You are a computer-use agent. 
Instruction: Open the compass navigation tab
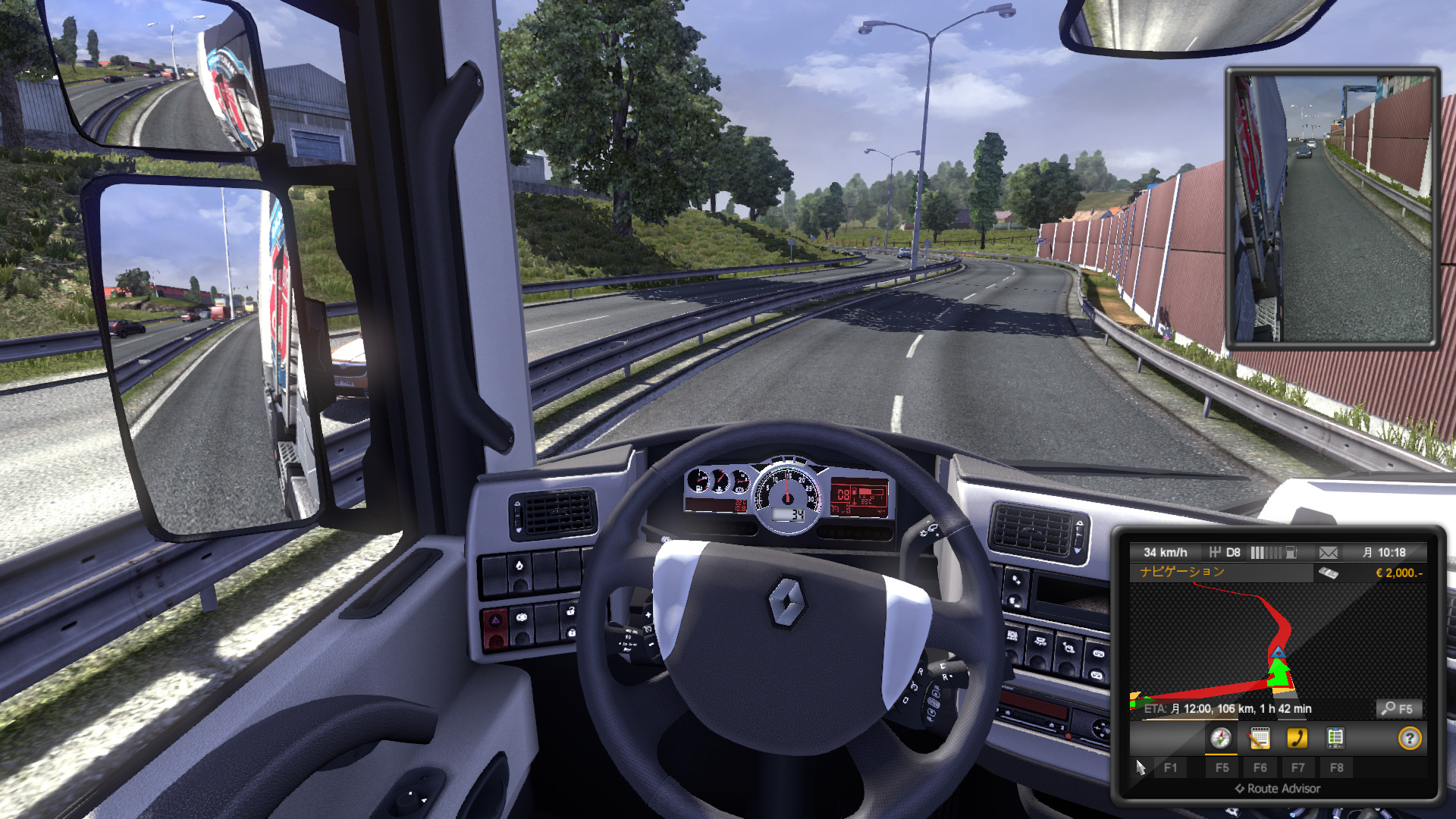tap(1220, 738)
